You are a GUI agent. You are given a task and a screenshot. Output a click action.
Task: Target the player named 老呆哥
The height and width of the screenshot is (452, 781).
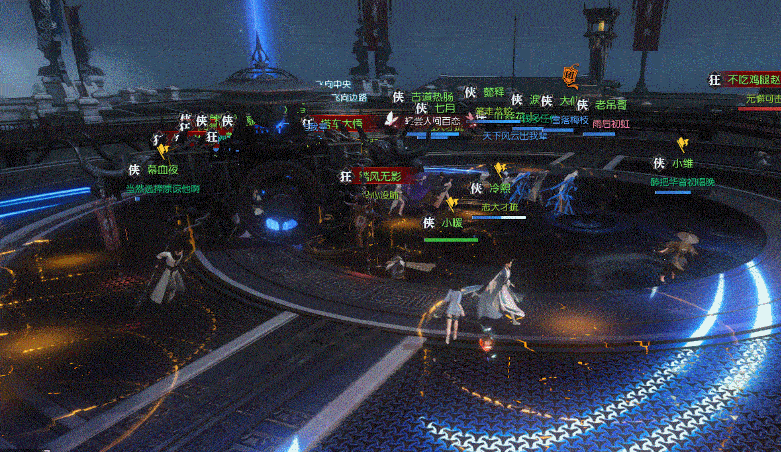[x=610, y=104]
